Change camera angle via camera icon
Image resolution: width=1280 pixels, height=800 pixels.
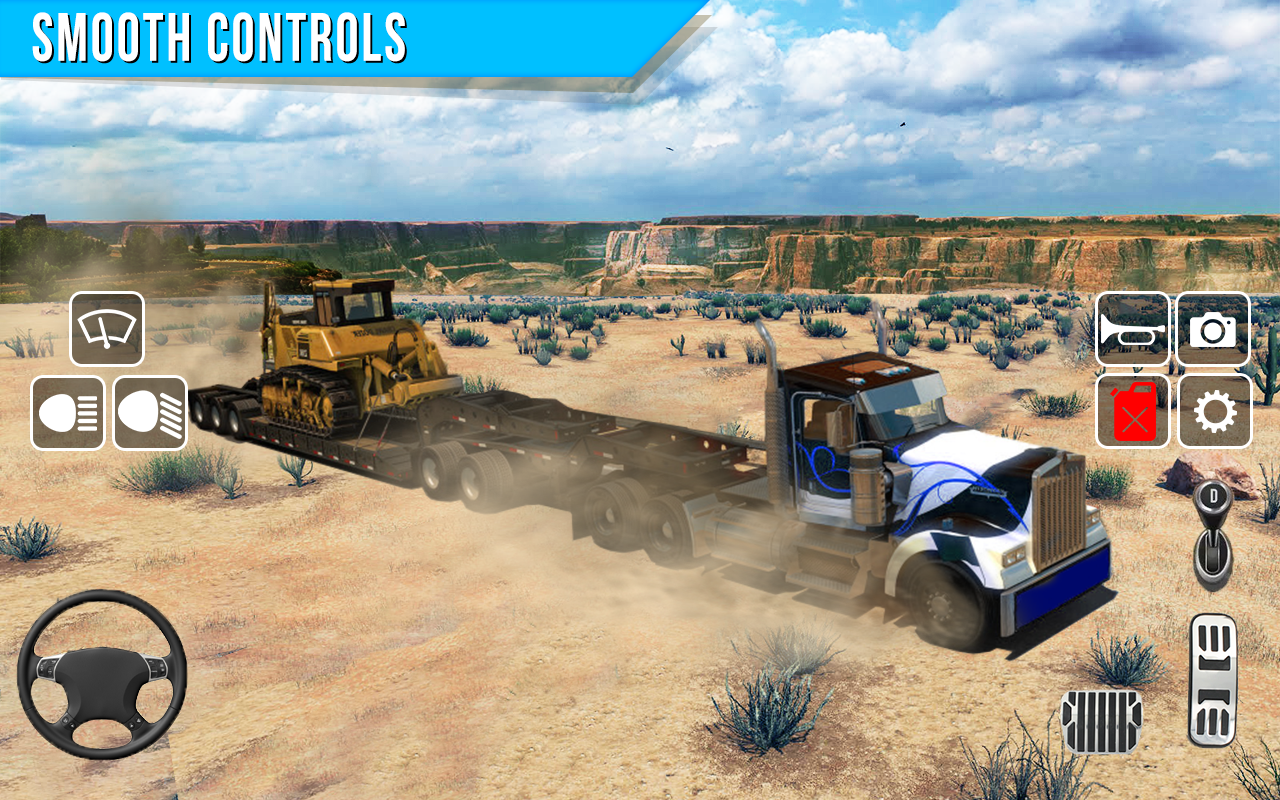[x=1213, y=330]
